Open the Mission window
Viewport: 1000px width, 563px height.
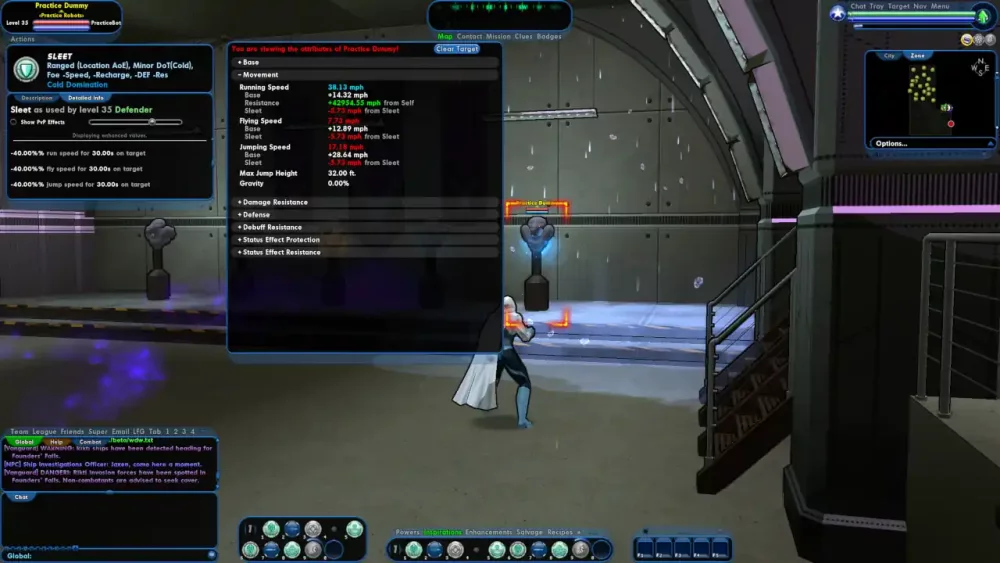498,37
